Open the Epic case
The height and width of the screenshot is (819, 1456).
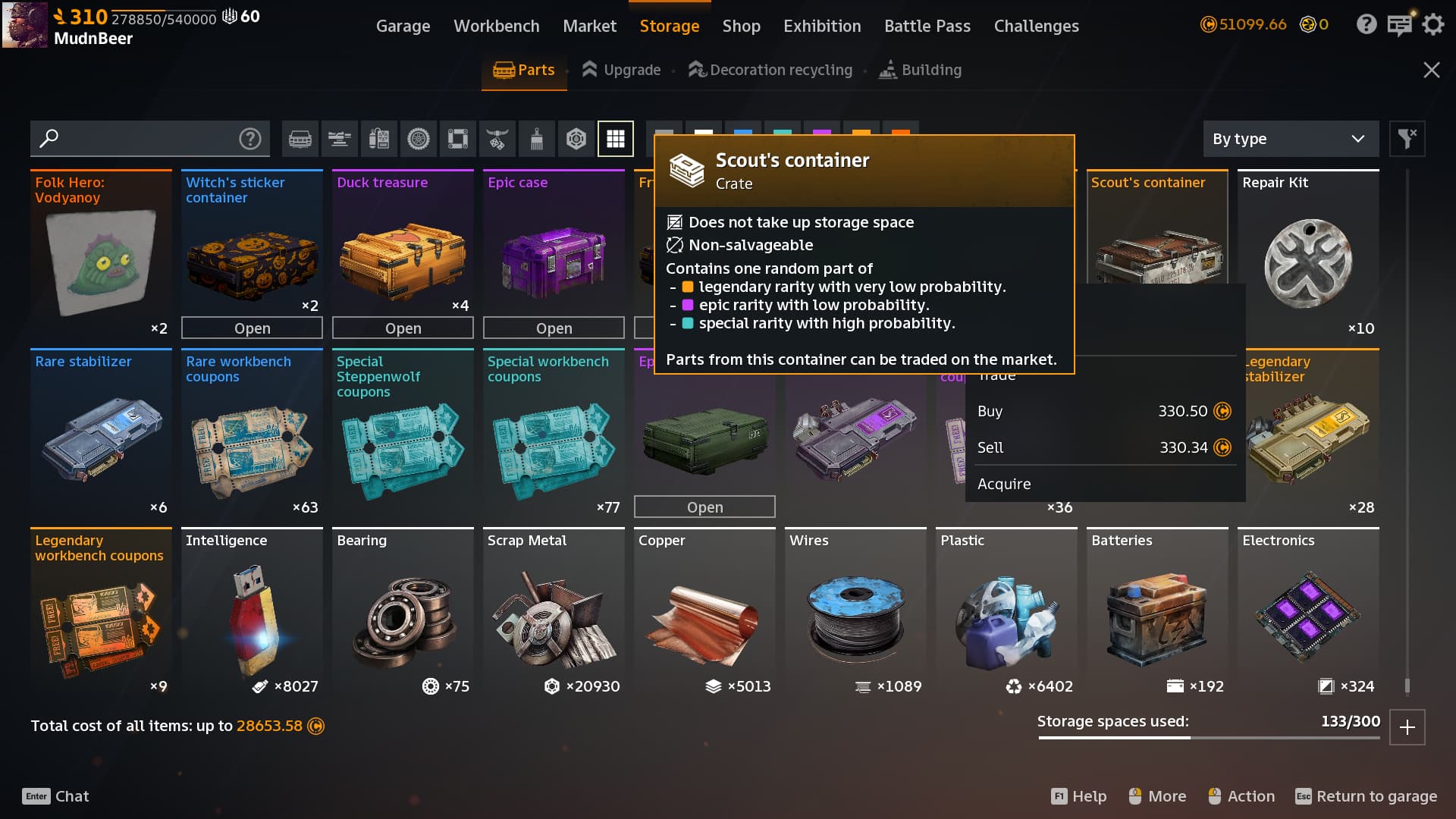pos(554,328)
